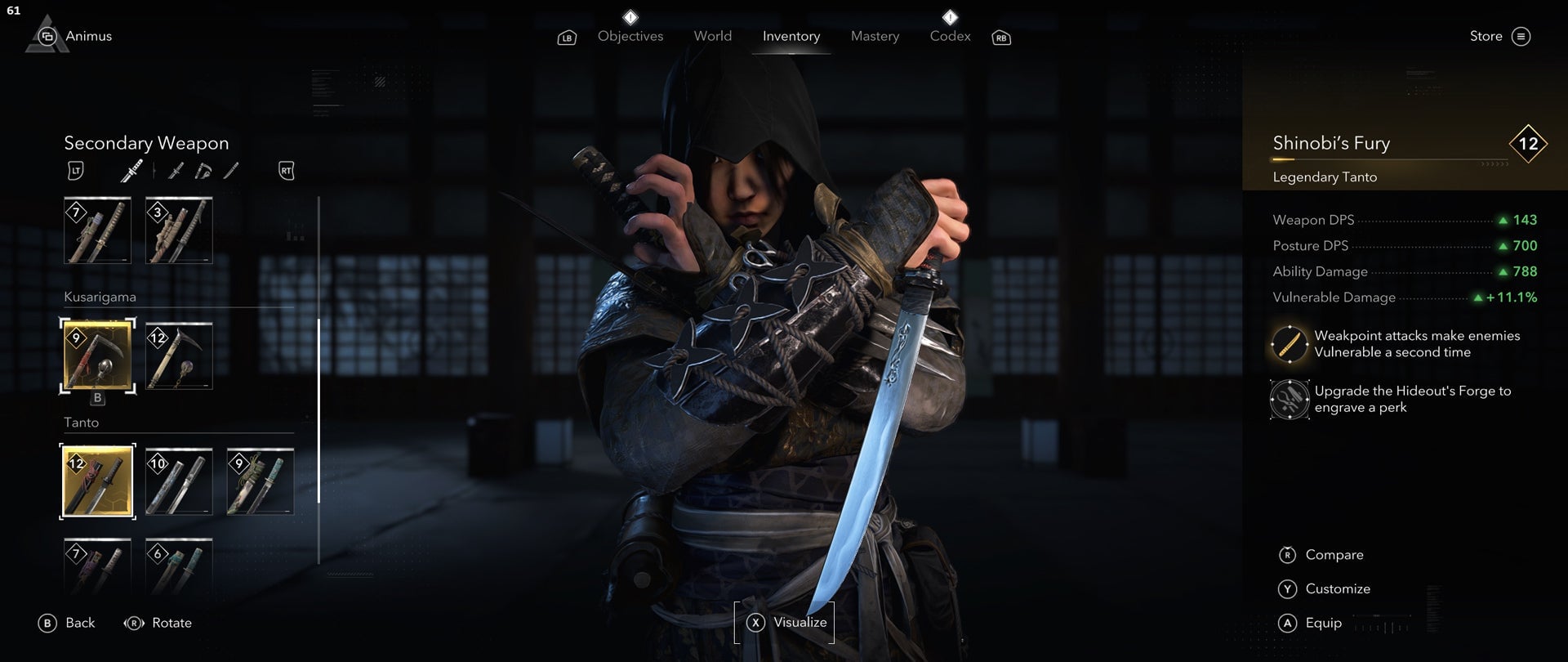1568x662 pixels.
Task: Click the Hideout's Forge engraving perk icon
Action: pyautogui.click(x=1289, y=400)
